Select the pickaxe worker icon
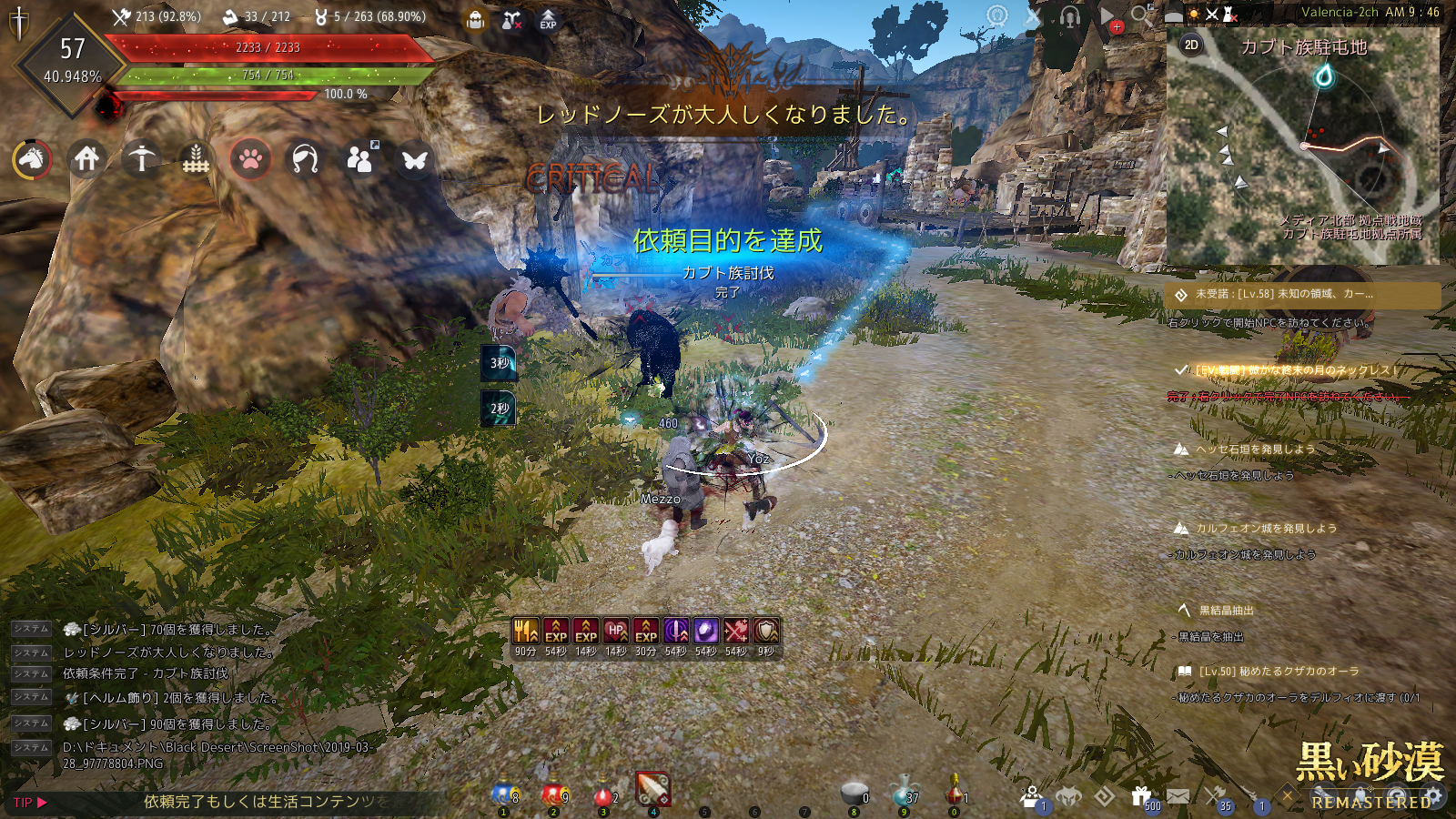 point(141,160)
